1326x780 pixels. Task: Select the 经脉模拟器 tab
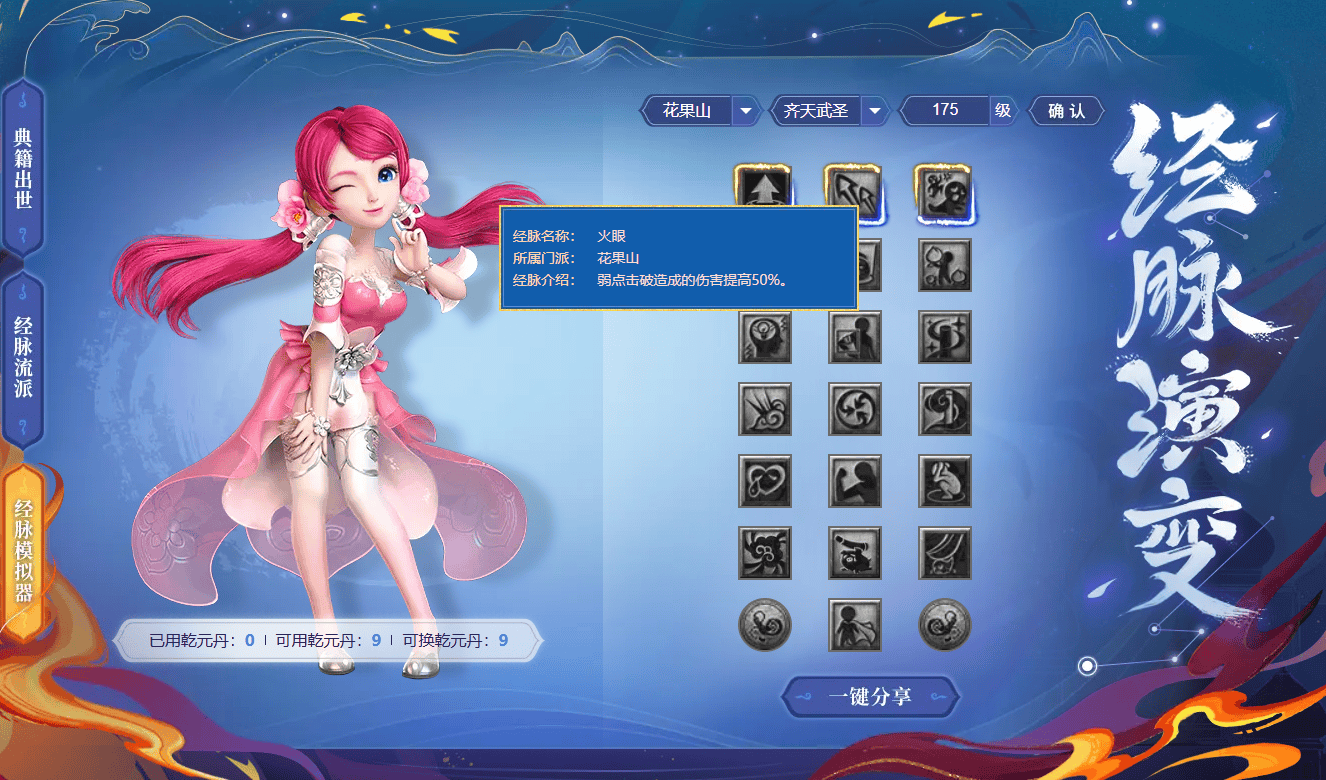tap(23, 550)
